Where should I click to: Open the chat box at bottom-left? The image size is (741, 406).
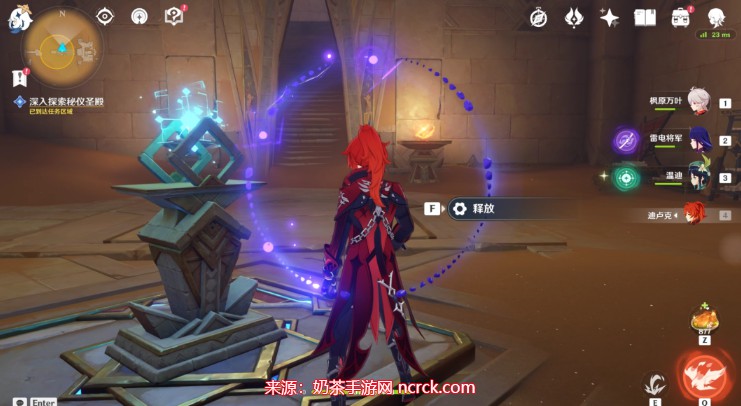click(x=20, y=401)
